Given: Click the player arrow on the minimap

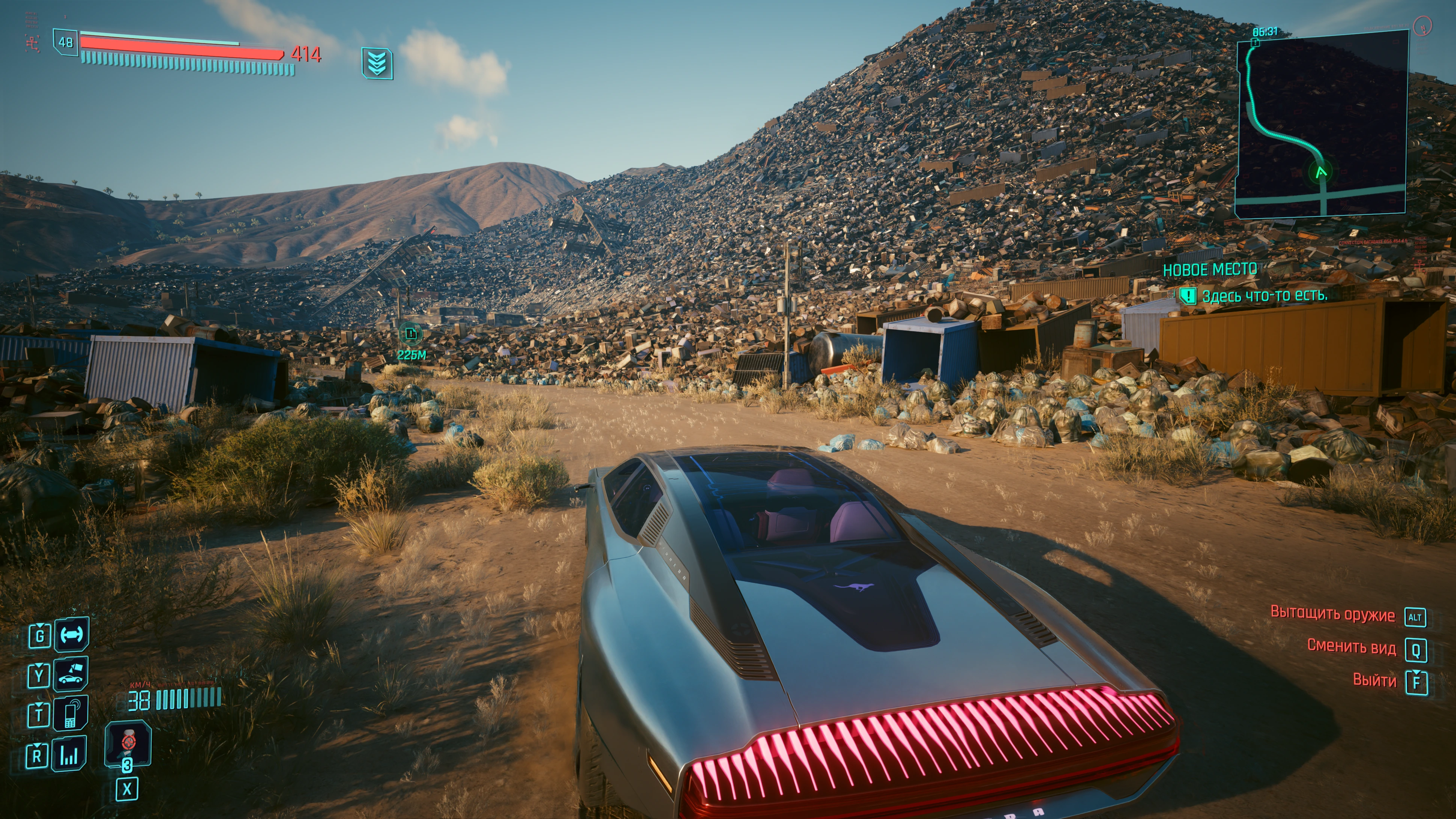Looking at the screenshot, I should point(1322,172).
